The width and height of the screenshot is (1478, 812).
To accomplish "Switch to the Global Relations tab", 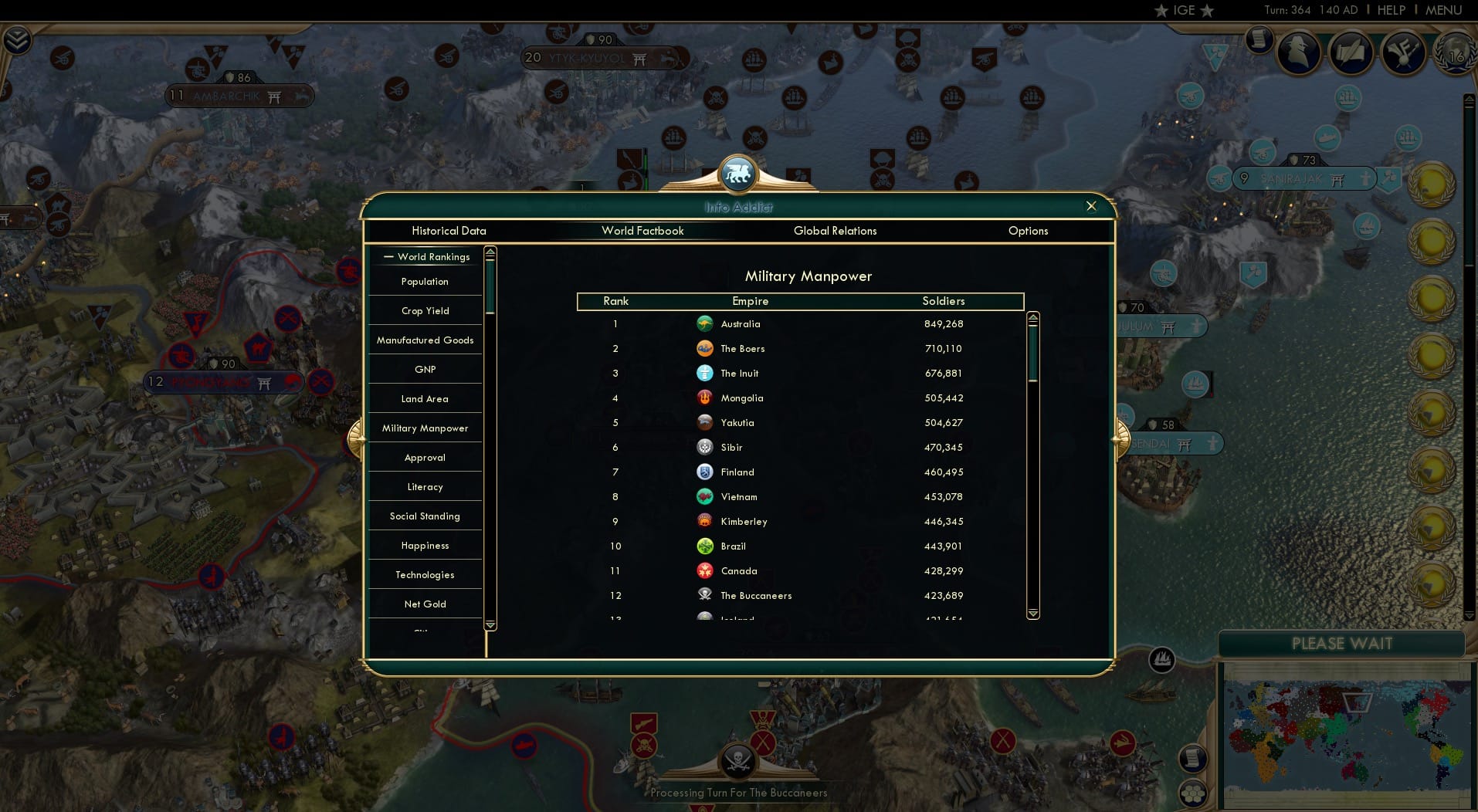I will (x=834, y=231).
